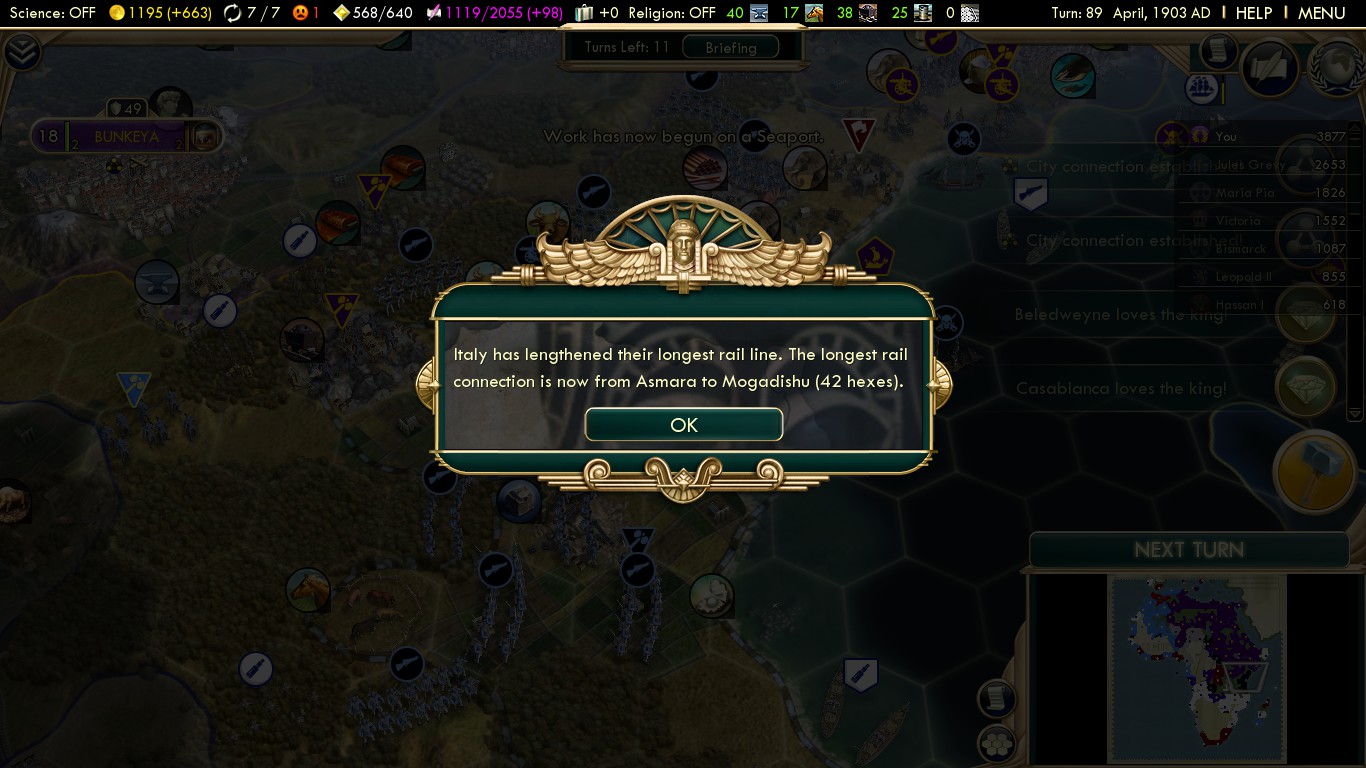Expand the top-left chevron dropdown panel
The height and width of the screenshot is (768, 1366).
click(x=21, y=52)
